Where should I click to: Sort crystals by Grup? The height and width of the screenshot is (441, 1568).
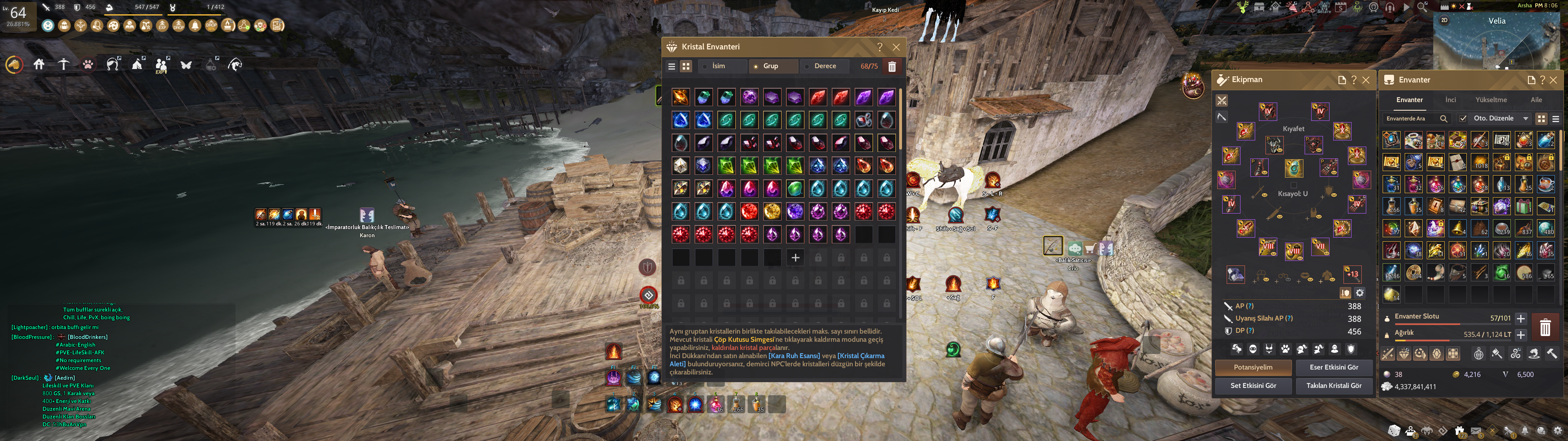pyautogui.click(x=771, y=67)
